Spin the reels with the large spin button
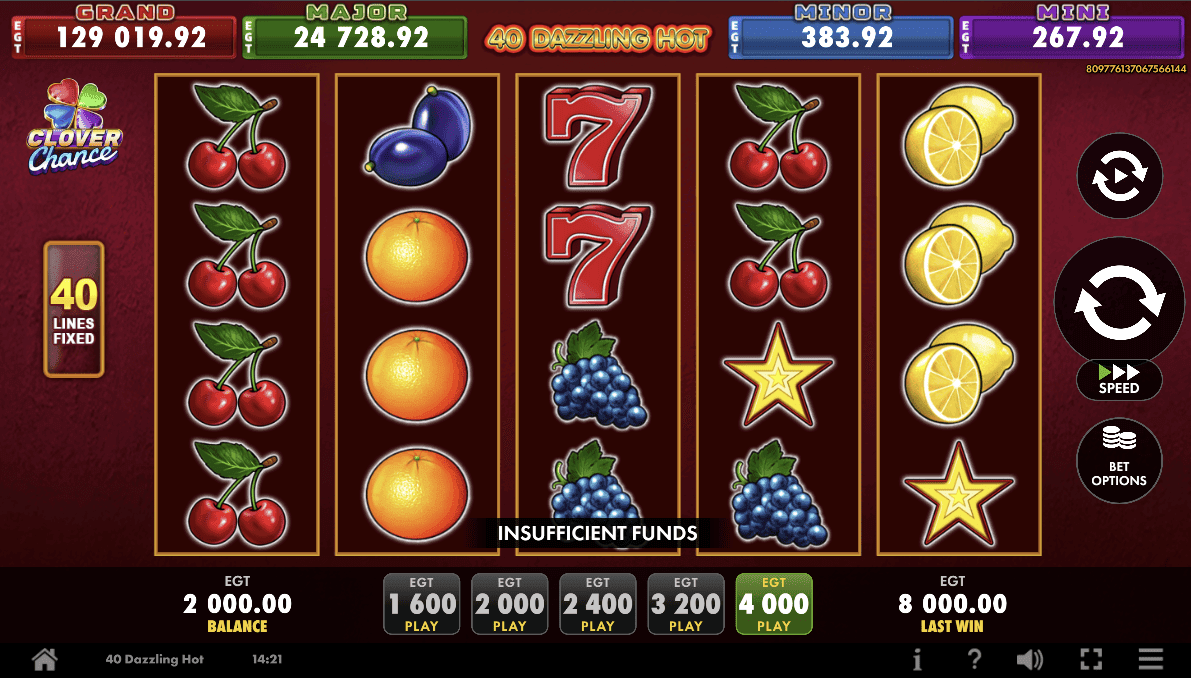 [x=1119, y=300]
